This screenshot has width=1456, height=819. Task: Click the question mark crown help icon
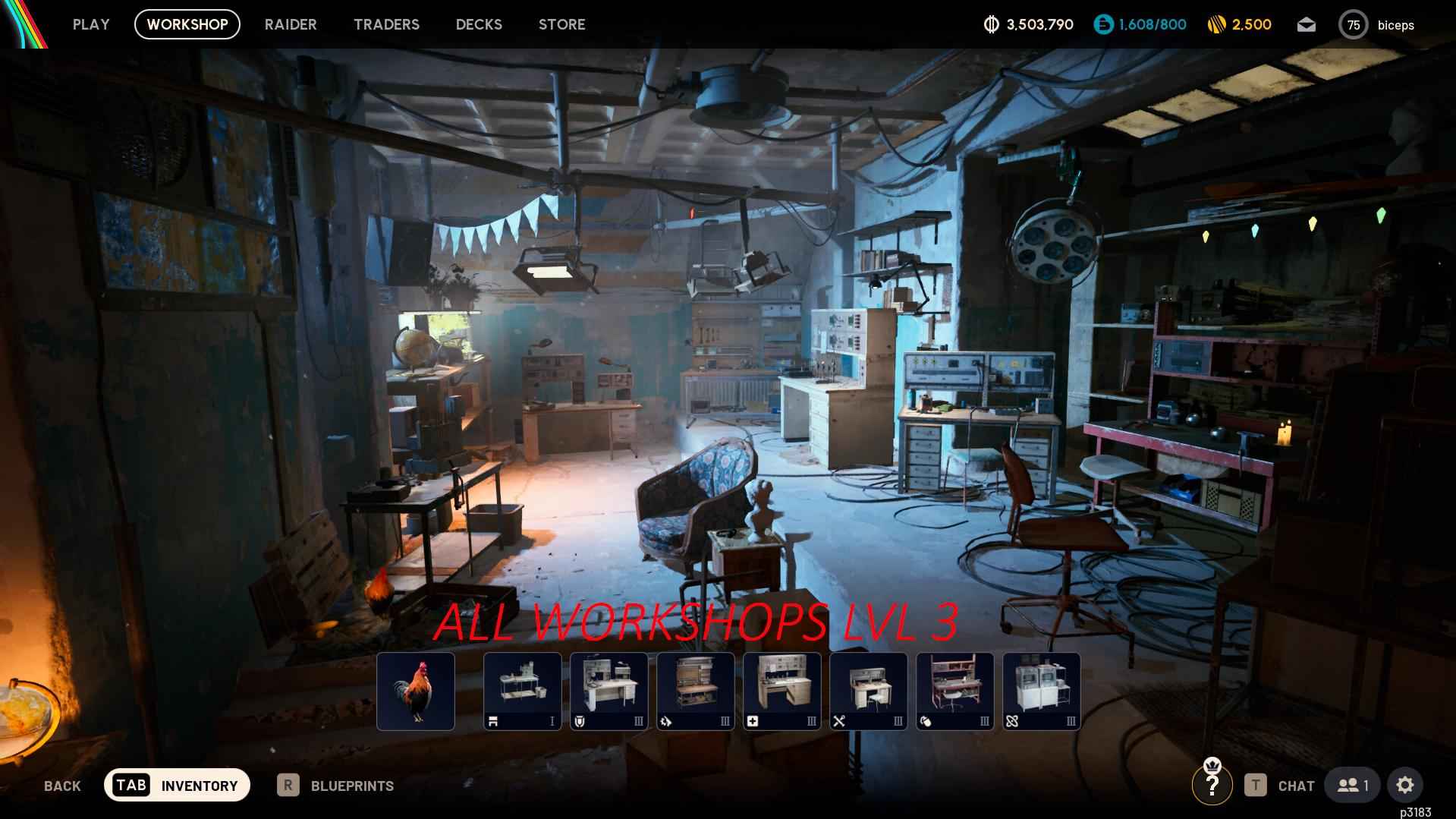[1212, 786]
